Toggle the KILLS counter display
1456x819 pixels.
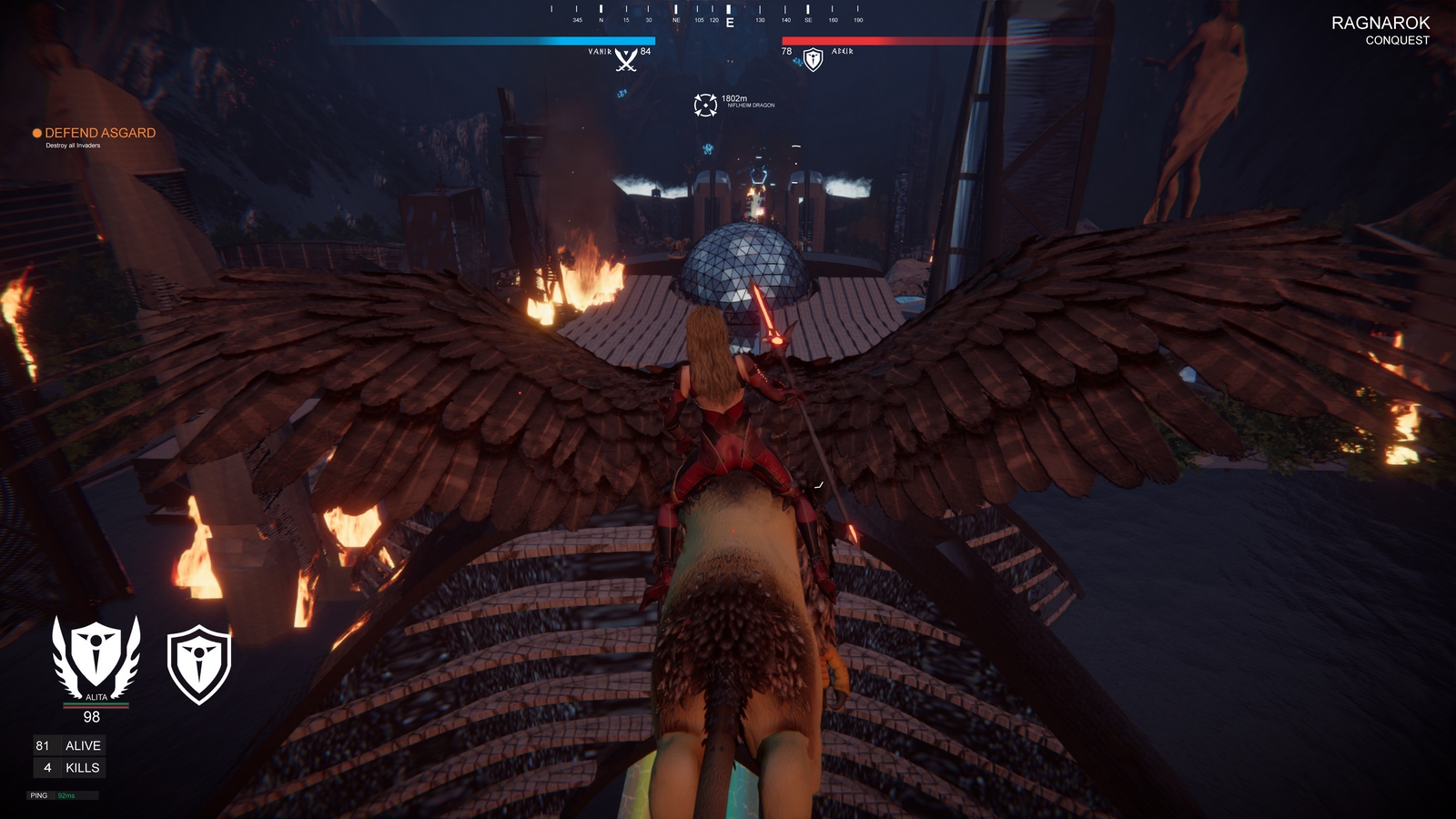pyautogui.click(x=68, y=767)
